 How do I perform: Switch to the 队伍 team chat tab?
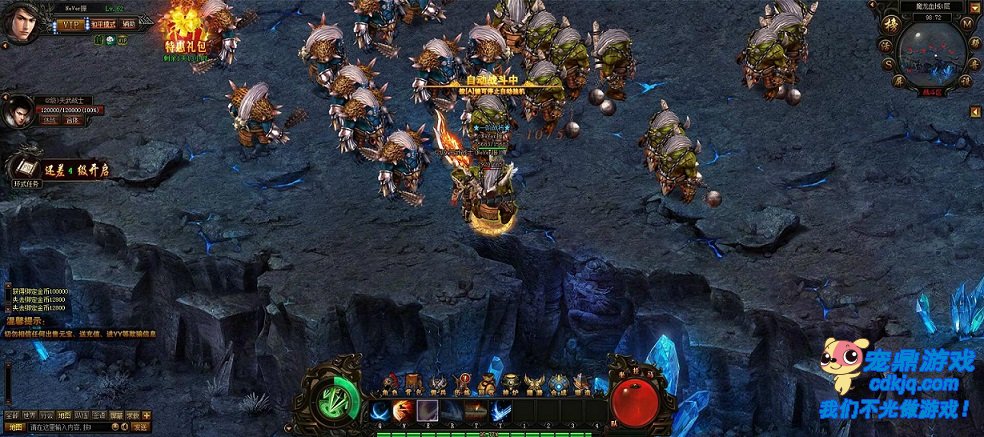click(81, 414)
